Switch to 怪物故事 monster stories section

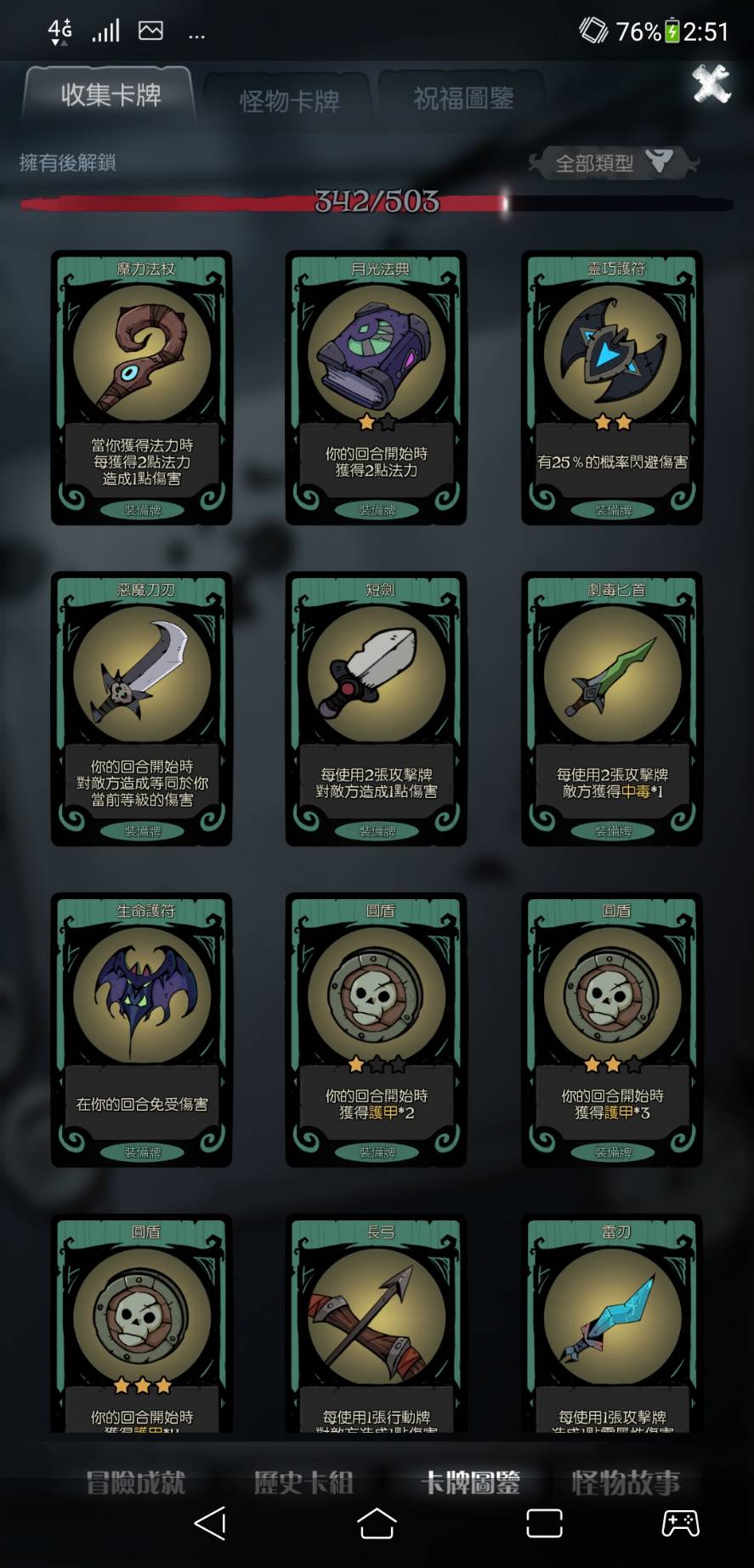(626, 1483)
